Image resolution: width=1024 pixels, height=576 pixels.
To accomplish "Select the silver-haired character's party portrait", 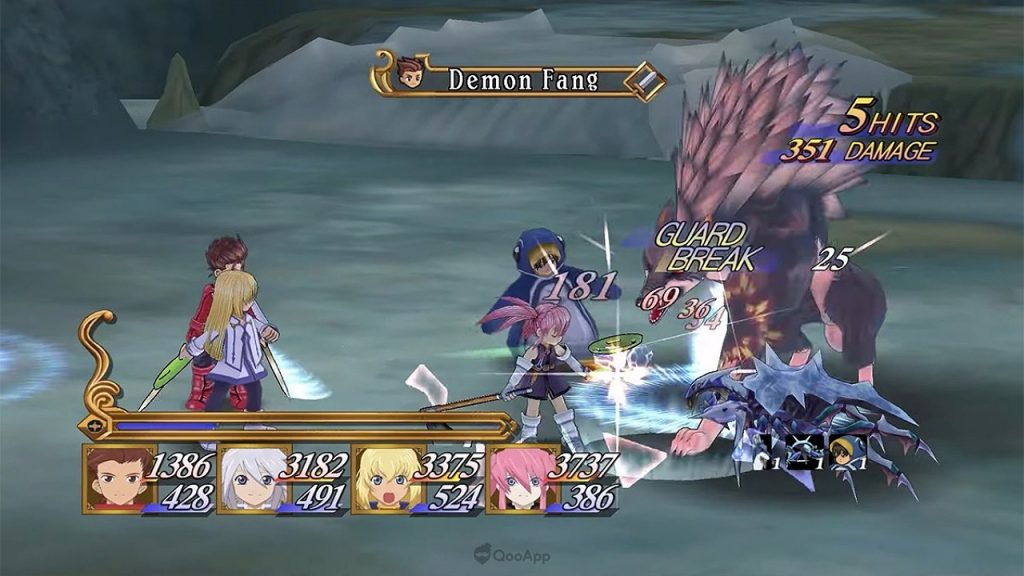I will tap(248, 478).
